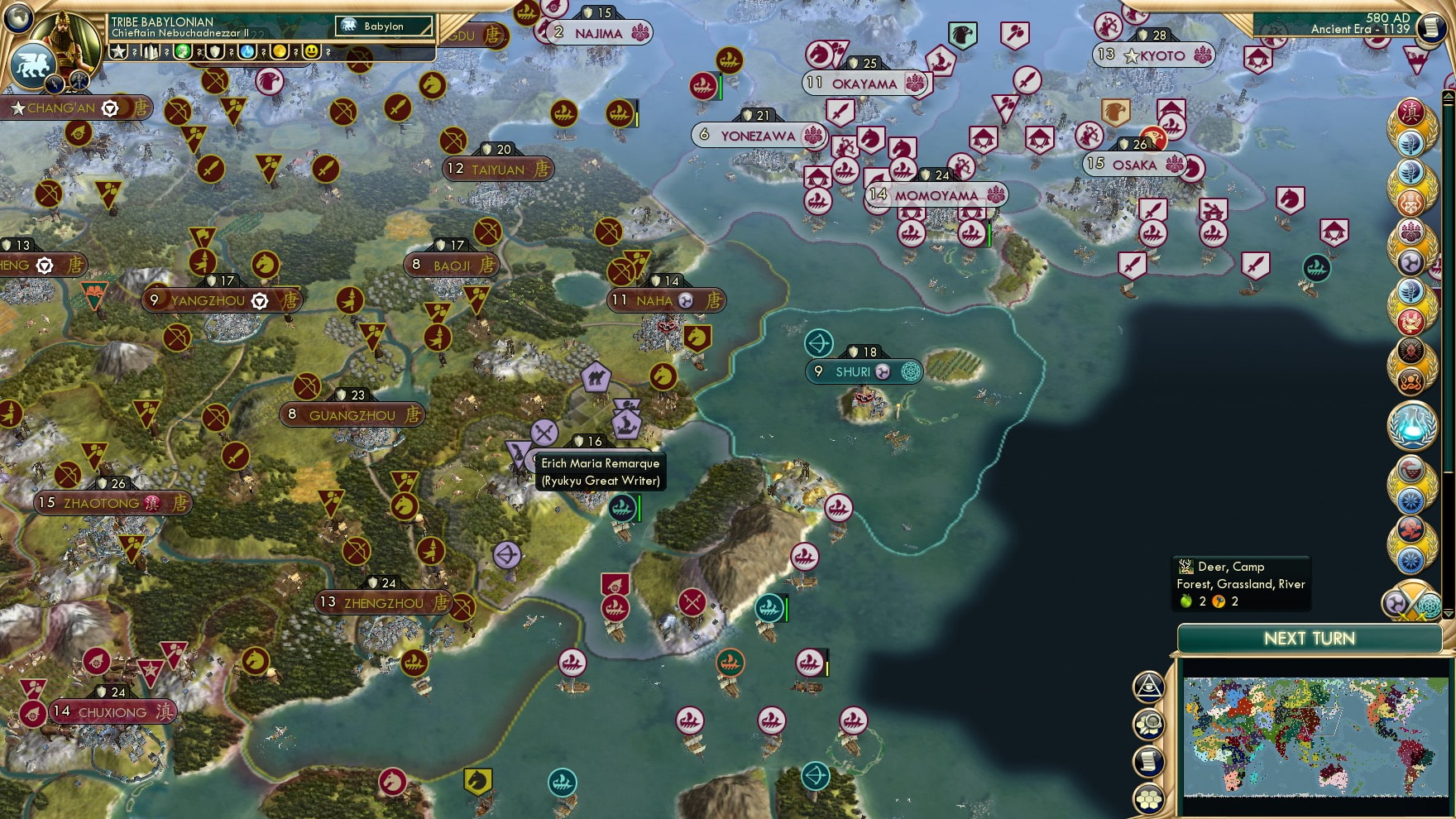The image size is (1456, 819).
Task: Click the shield yield icon in the top bar
Action: tap(213, 51)
